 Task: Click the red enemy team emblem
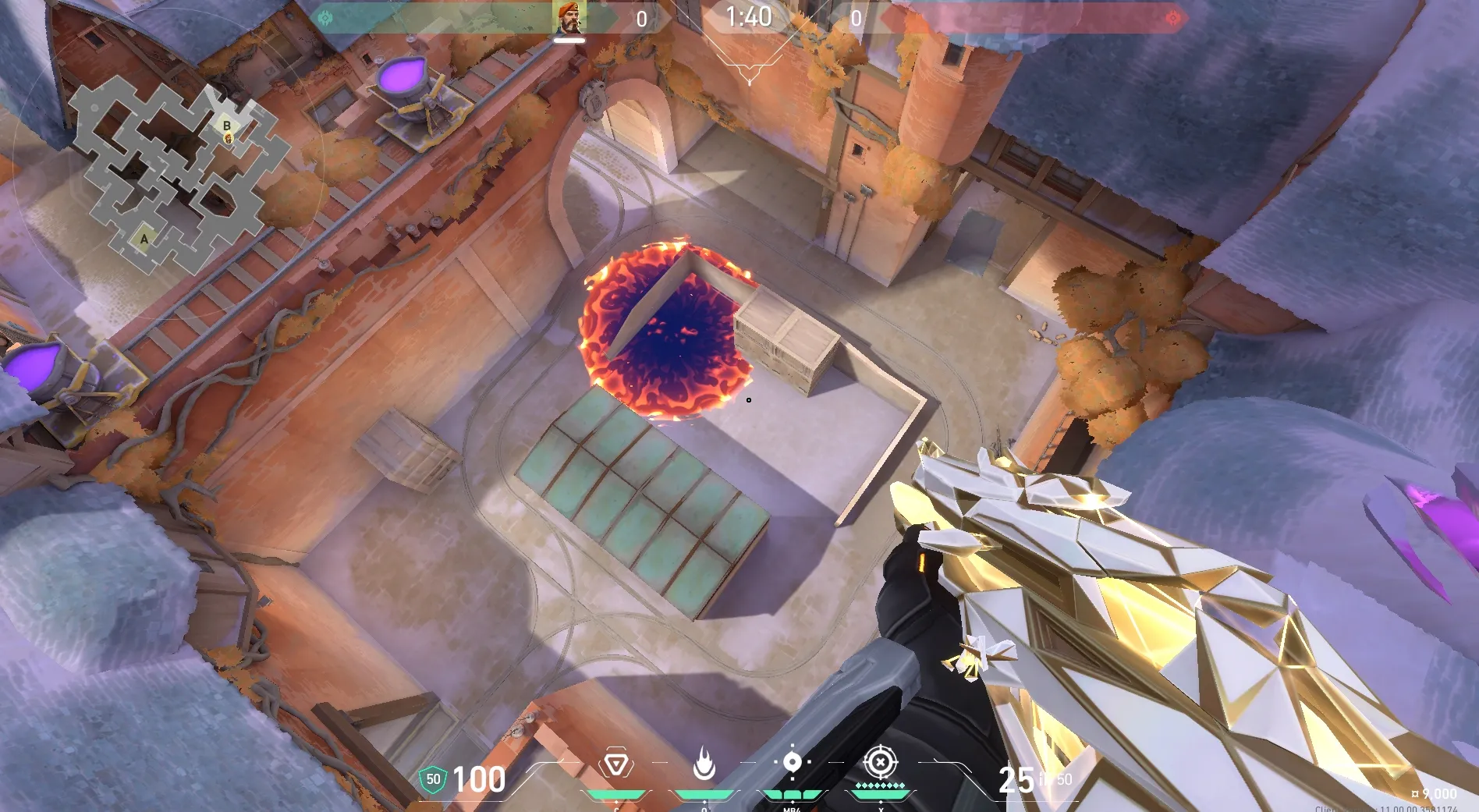point(1172,18)
